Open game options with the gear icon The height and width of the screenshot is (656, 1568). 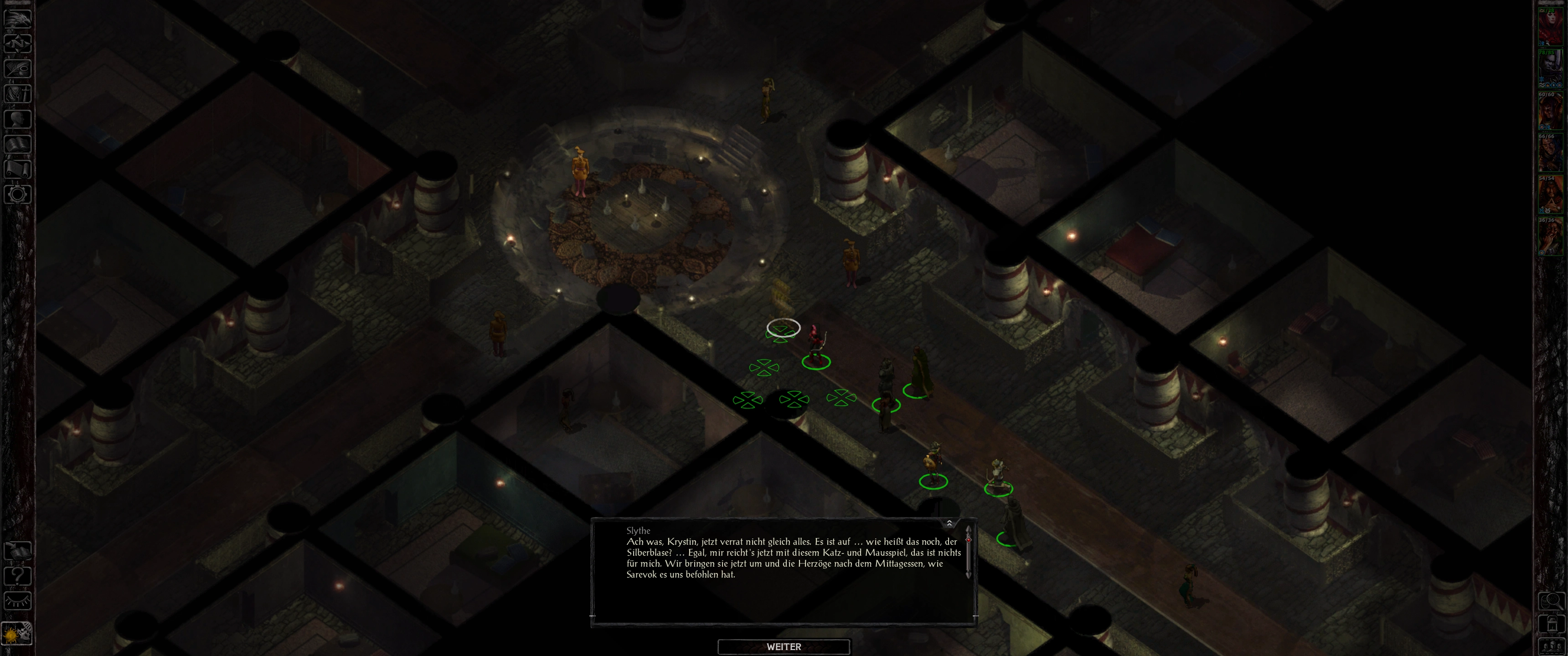coord(18,195)
